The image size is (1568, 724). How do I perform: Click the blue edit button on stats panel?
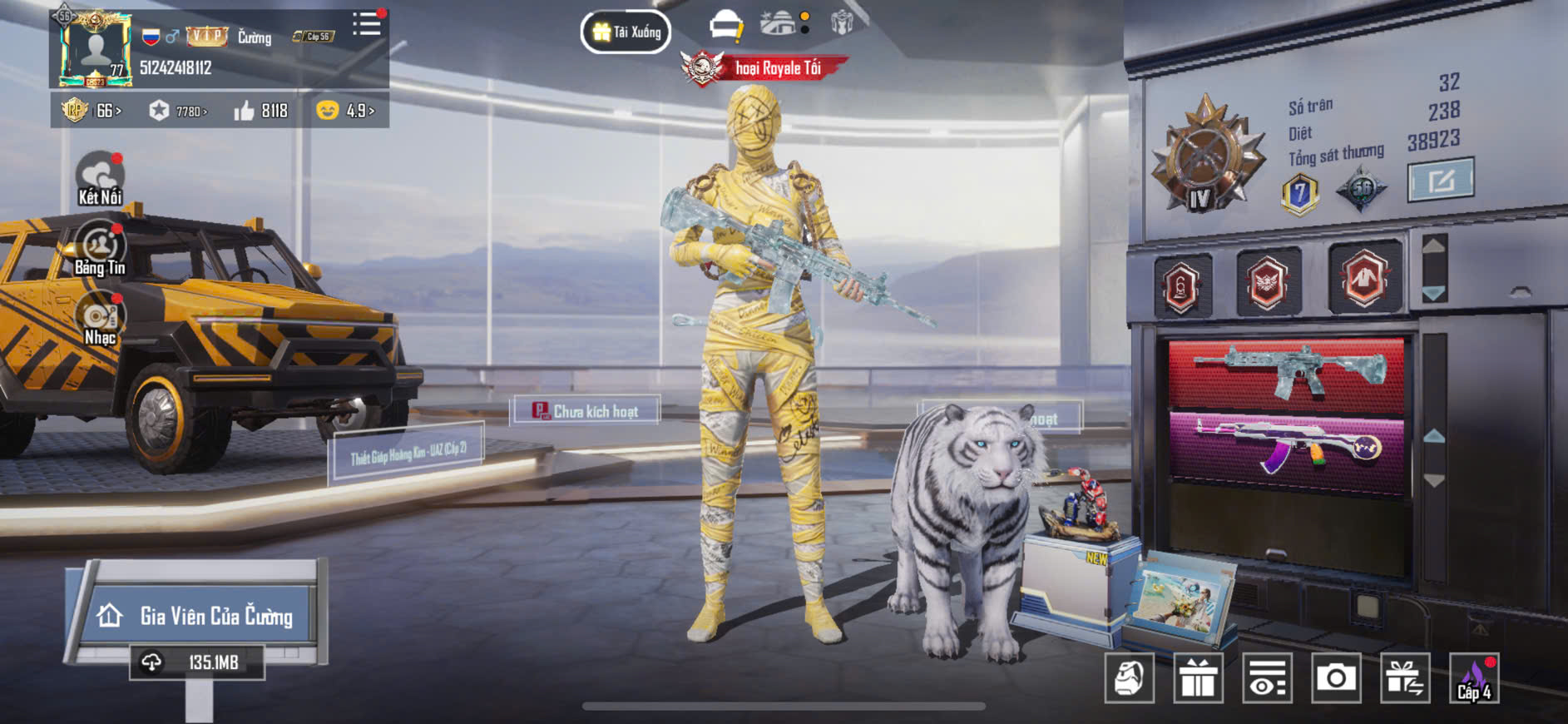[1440, 180]
